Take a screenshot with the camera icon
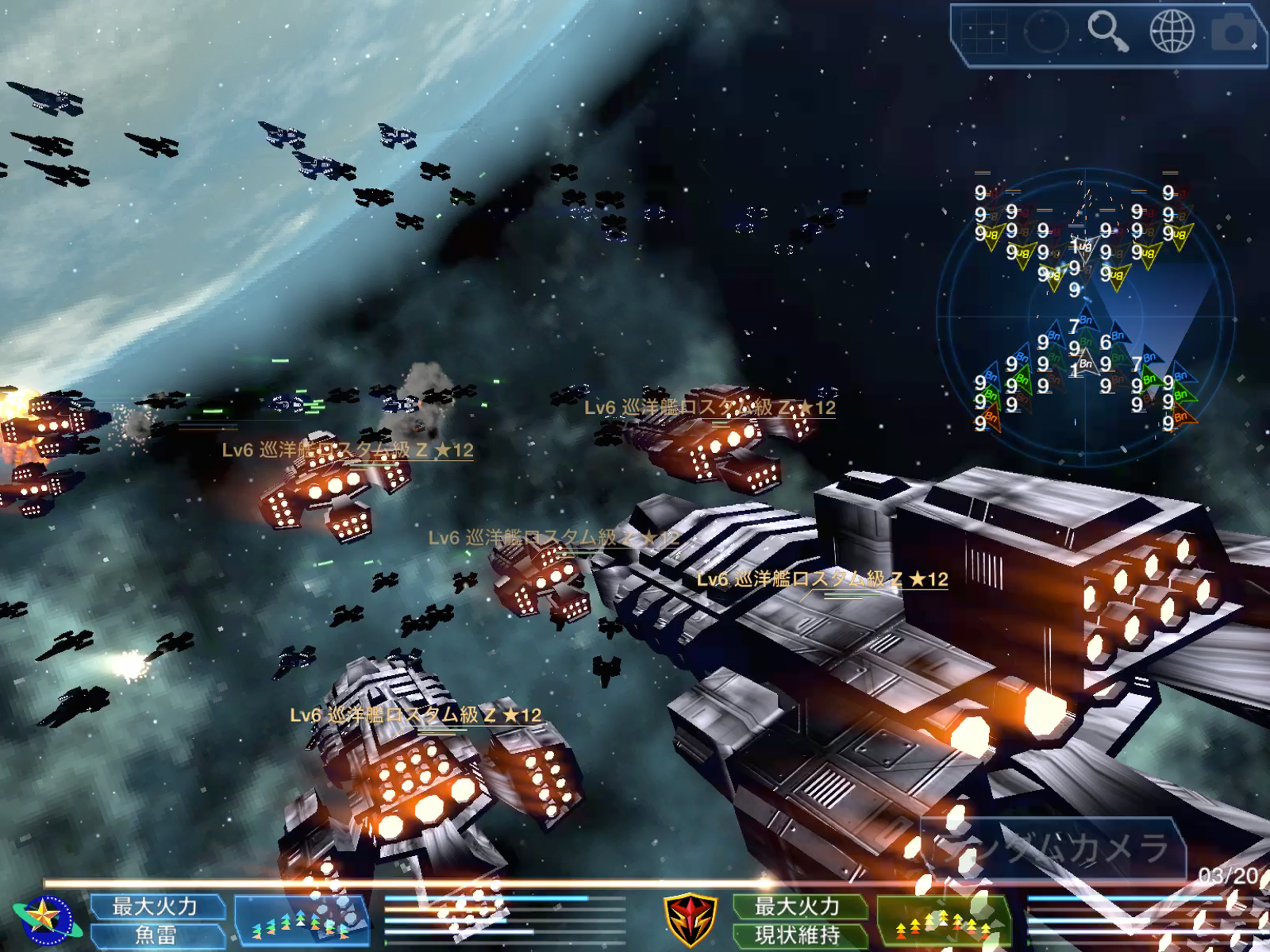The width and height of the screenshot is (1270, 952). tap(1234, 33)
